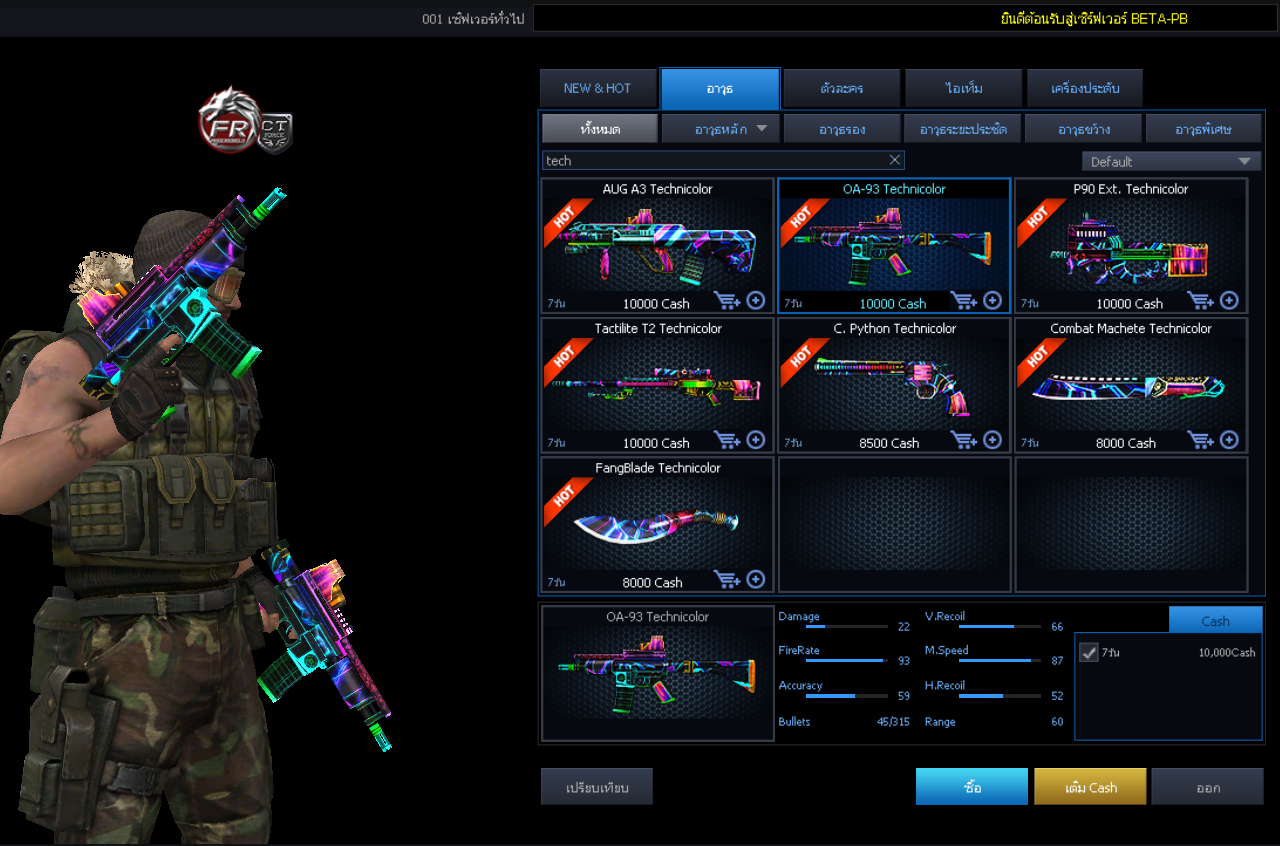The image size is (1280, 846).
Task: Switch to the NEW & HOT tab
Action: tap(598, 88)
